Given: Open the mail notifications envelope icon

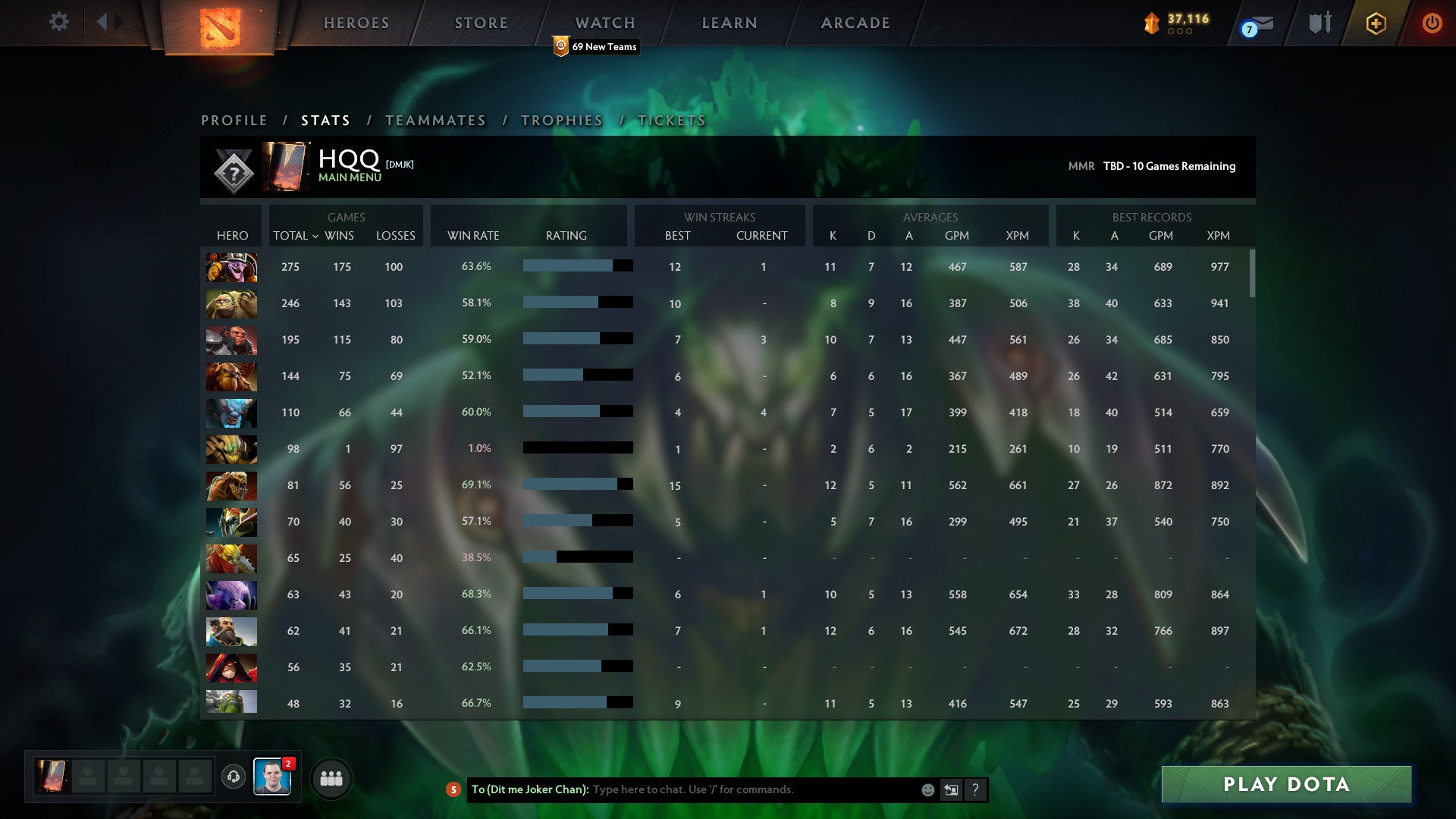Looking at the screenshot, I should click(1259, 23).
